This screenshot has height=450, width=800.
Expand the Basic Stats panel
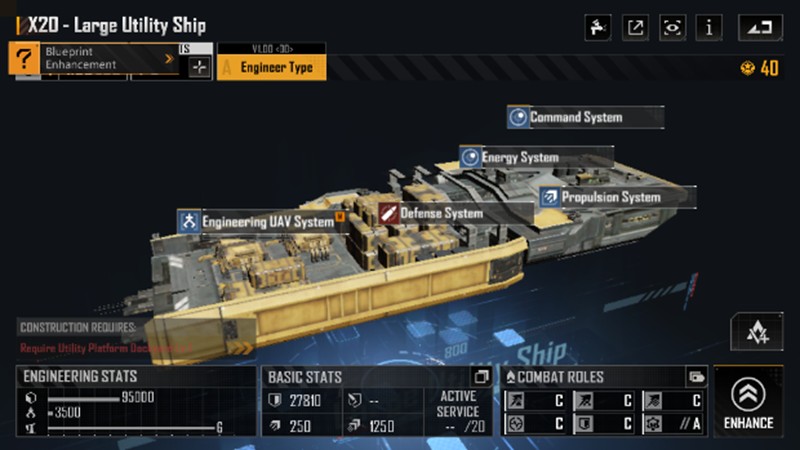(x=481, y=377)
